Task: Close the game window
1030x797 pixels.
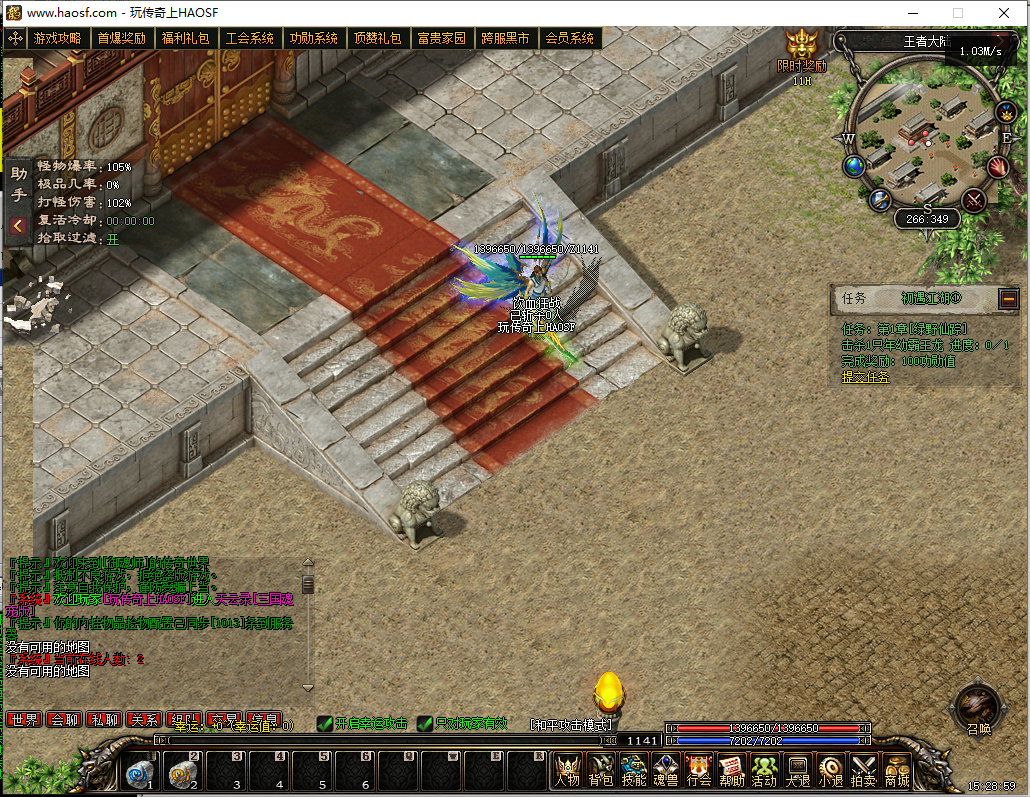Action: pyautogui.click(x=1004, y=13)
